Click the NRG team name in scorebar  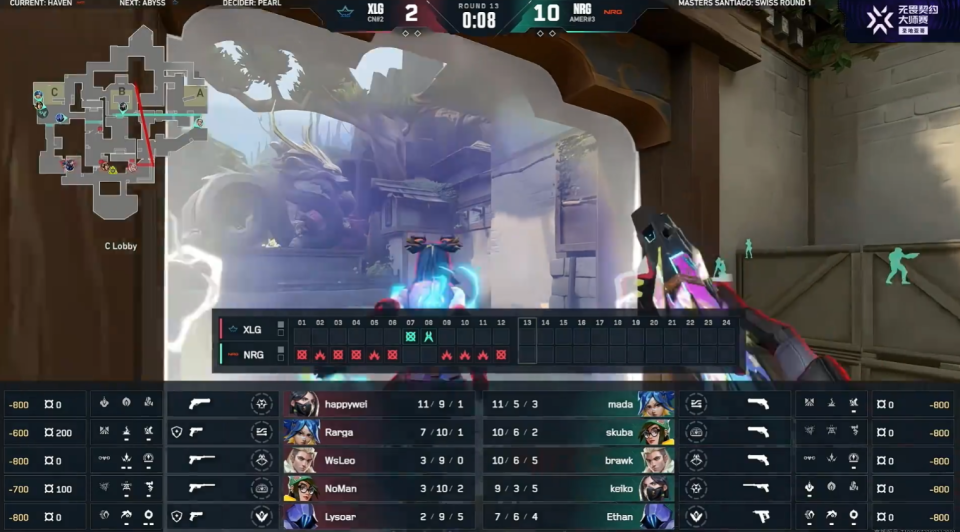(x=581, y=9)
